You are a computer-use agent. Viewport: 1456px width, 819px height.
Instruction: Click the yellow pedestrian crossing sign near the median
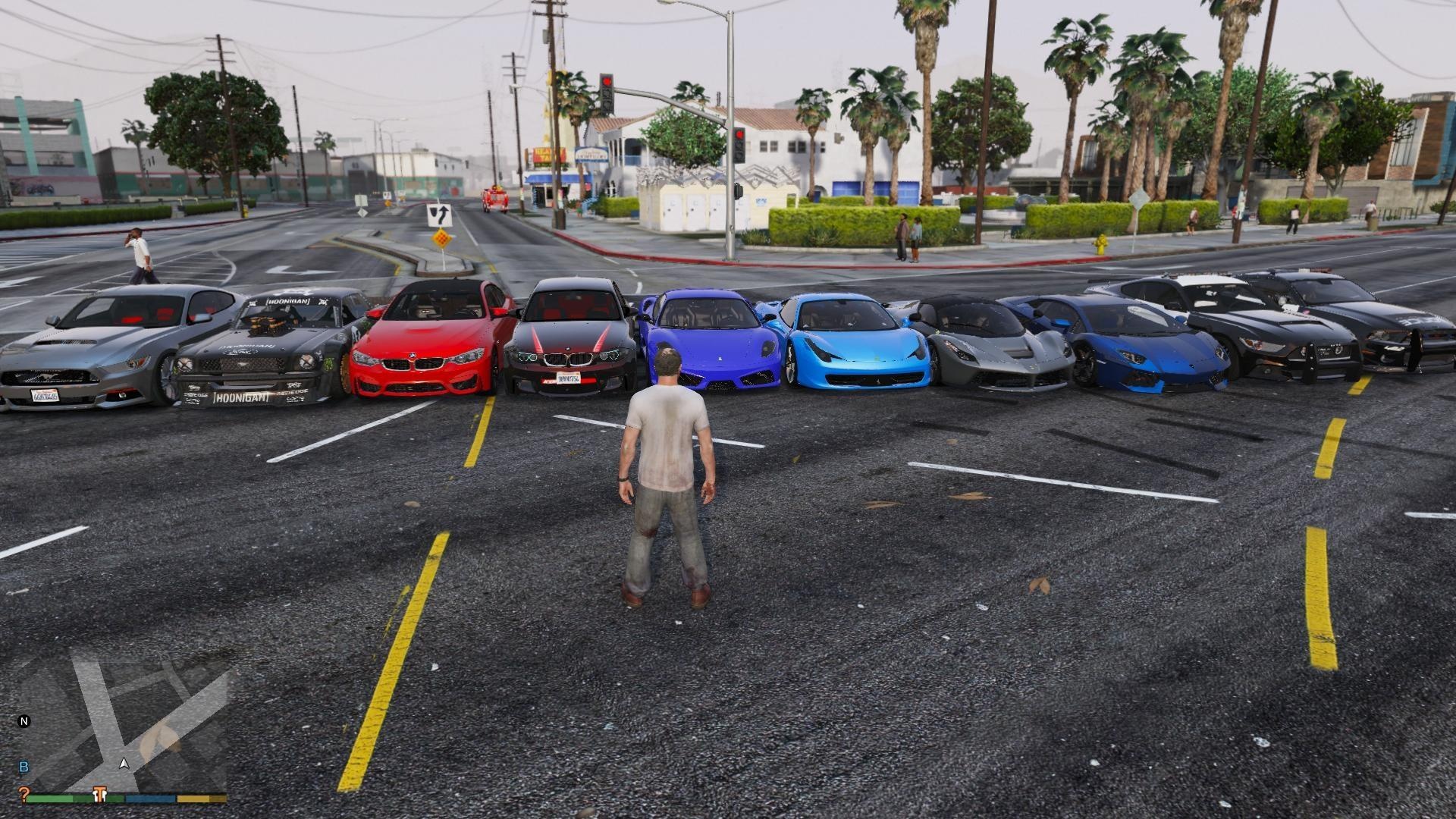(x=442, y=239)
